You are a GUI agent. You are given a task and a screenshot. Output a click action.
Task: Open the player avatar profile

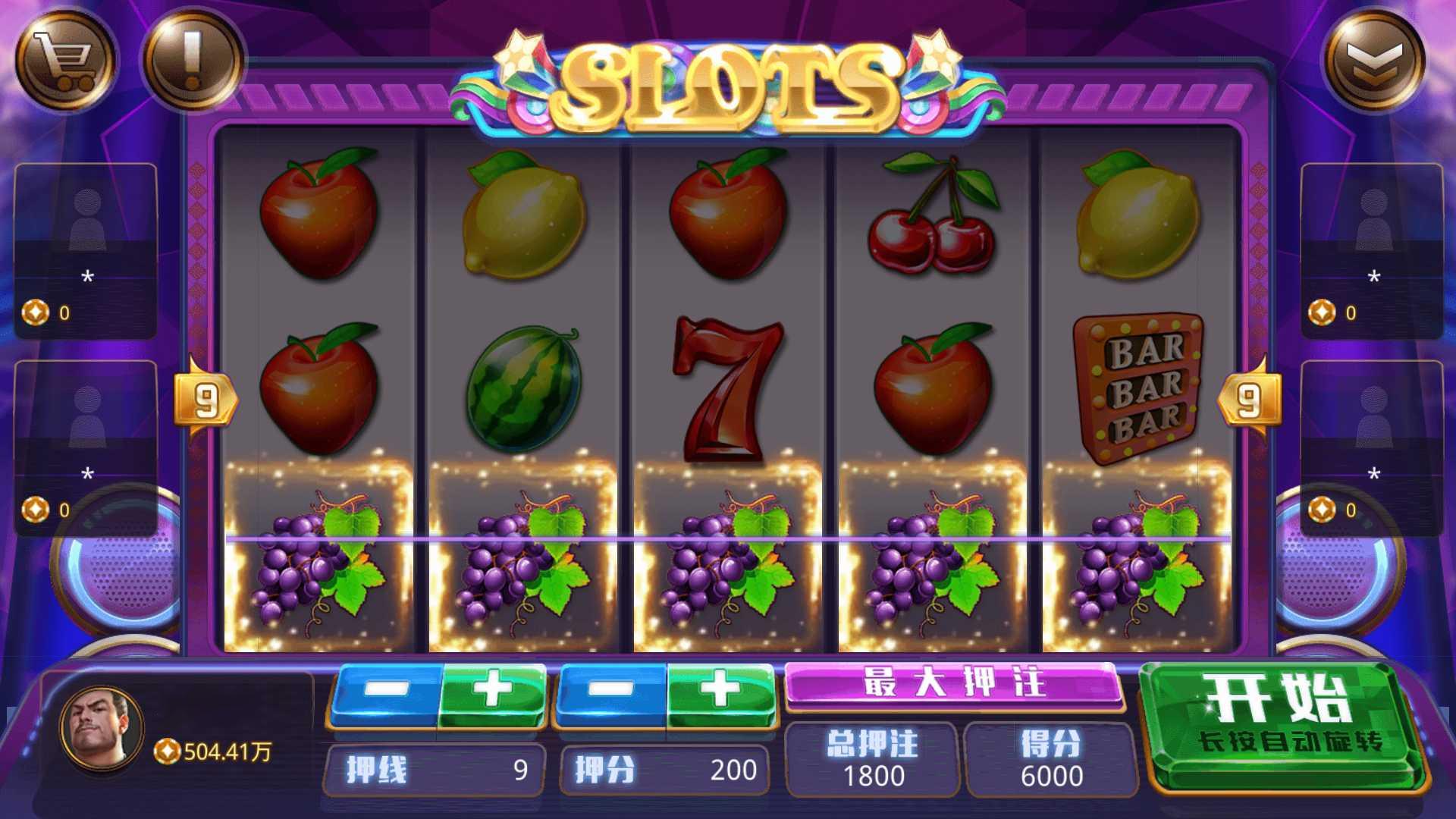tap(102, 728)
